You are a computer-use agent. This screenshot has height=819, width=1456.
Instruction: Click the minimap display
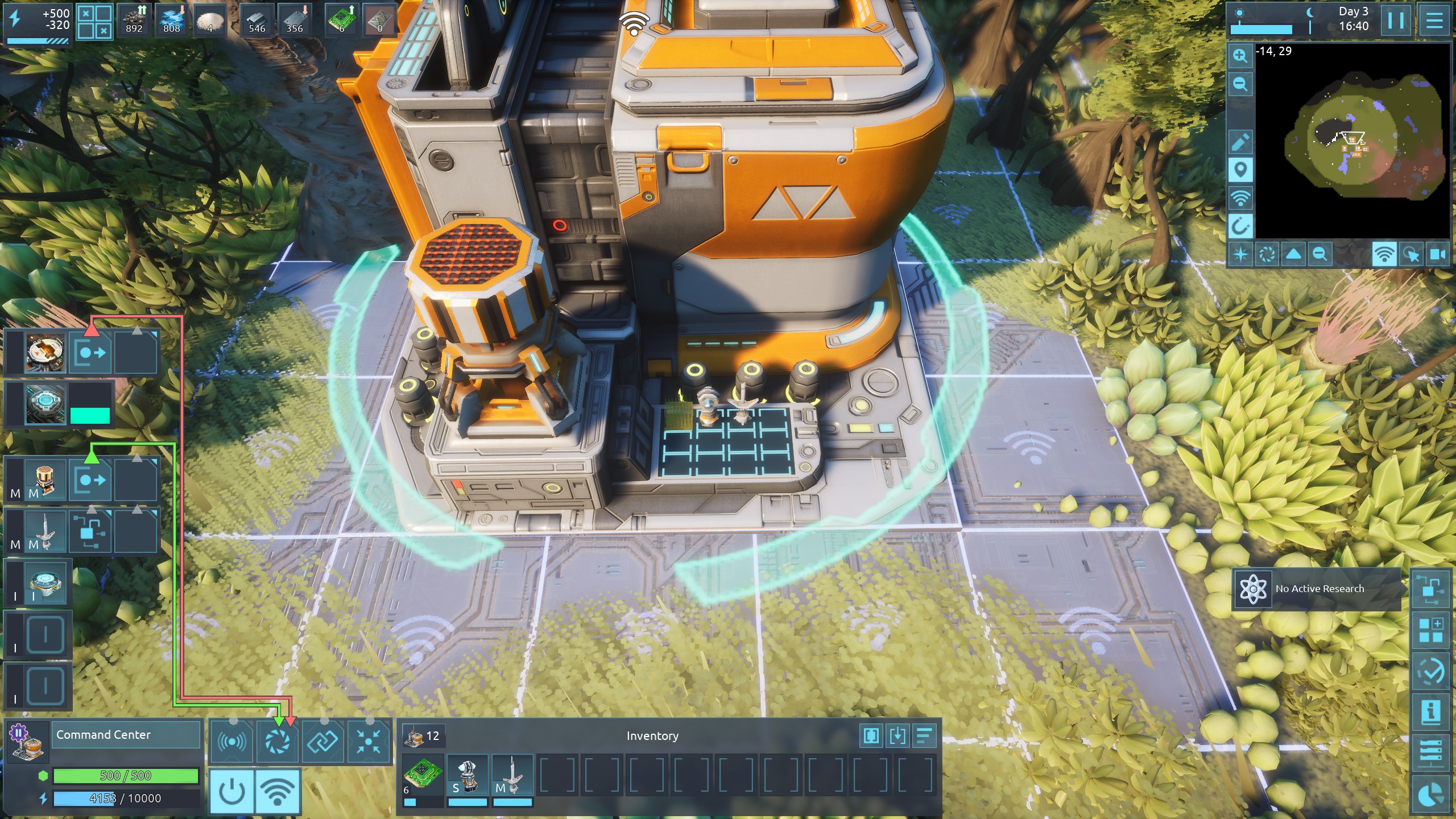(x=1352, y=142)
